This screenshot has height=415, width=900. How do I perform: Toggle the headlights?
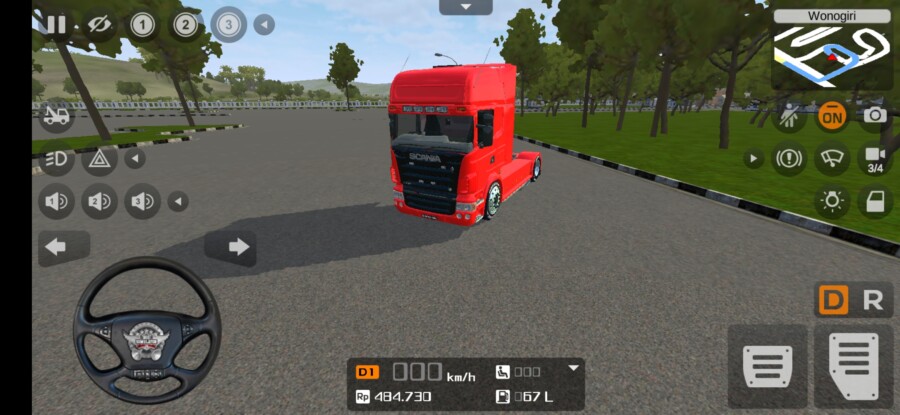pyautogui.click(x=56, y=158)
